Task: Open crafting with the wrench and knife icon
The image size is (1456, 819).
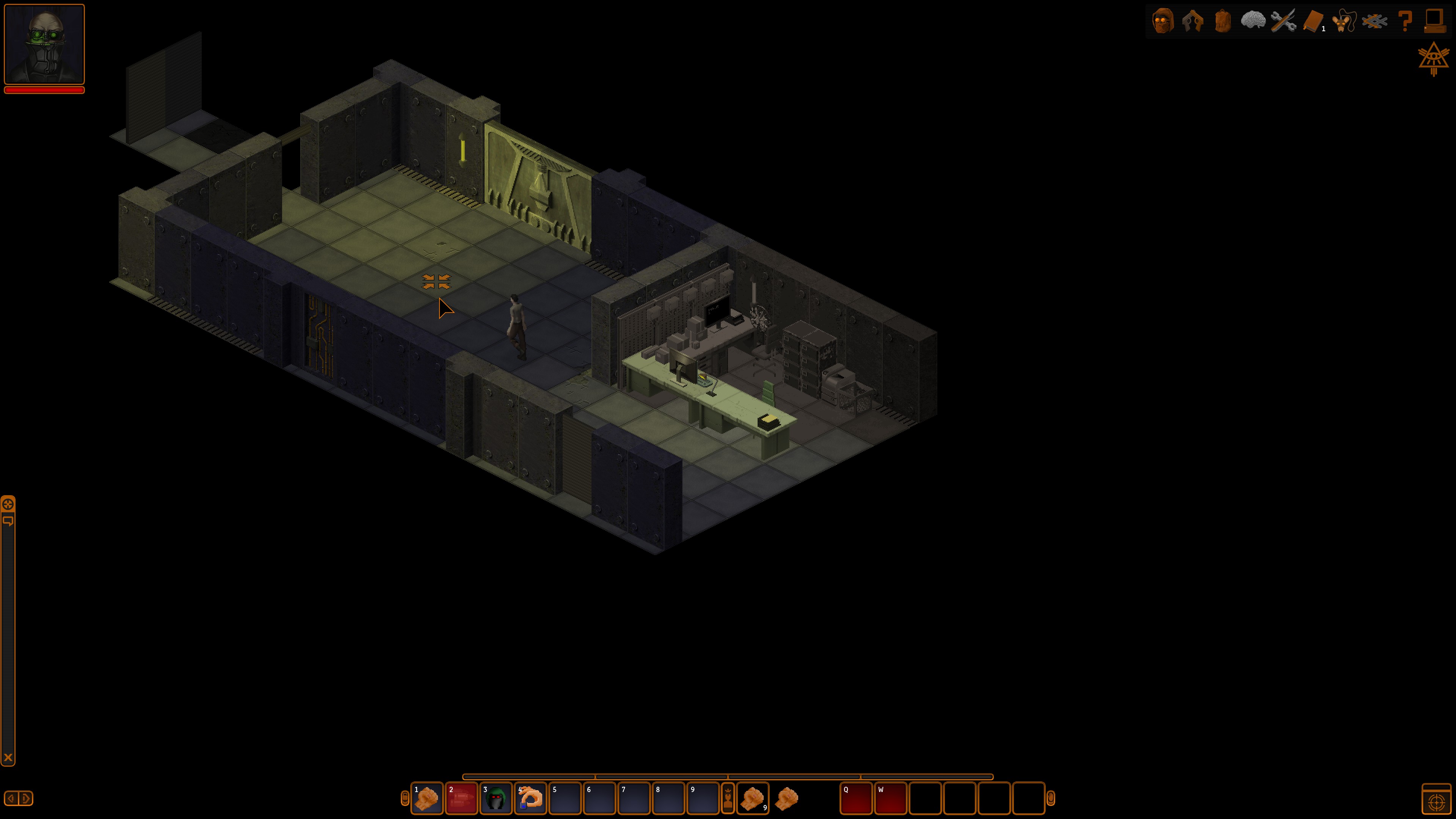Action: point(1282,22)
